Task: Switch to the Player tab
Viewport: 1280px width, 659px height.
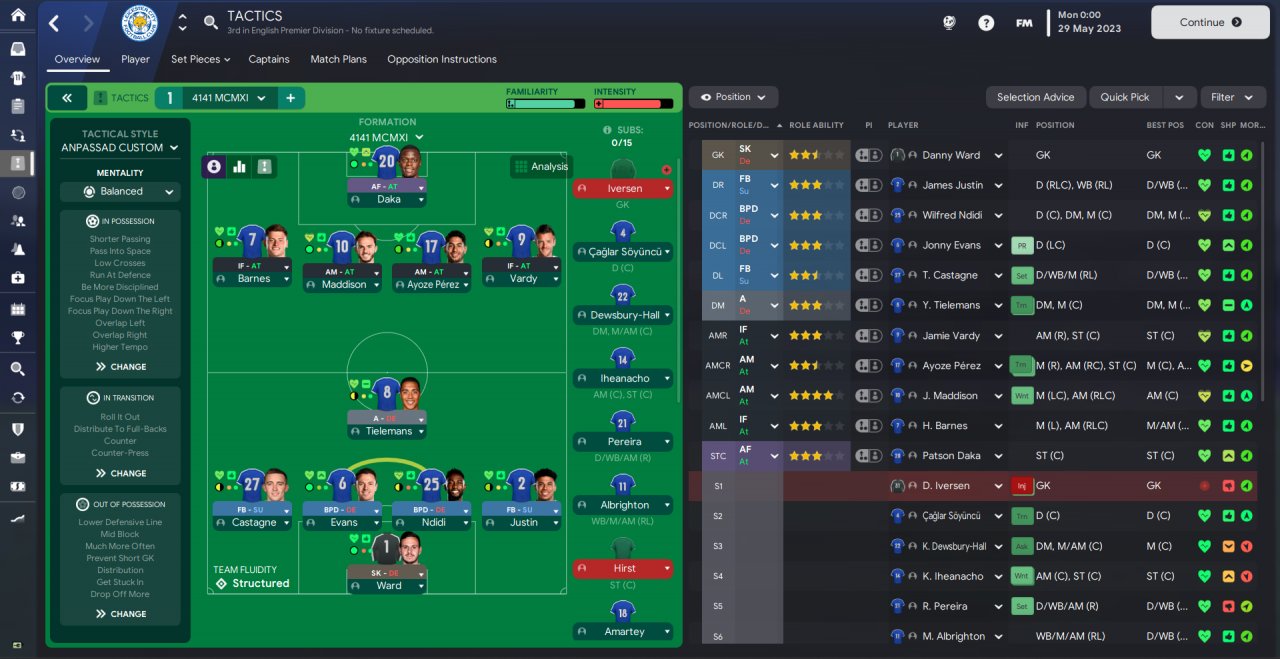Action: click(135, 59)
